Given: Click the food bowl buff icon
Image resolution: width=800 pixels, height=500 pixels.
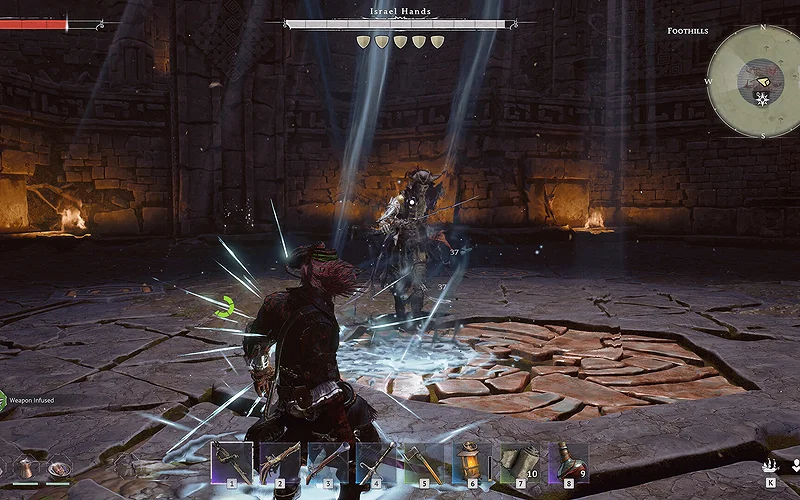Looking at the screenshot, I should click(58, 467).
